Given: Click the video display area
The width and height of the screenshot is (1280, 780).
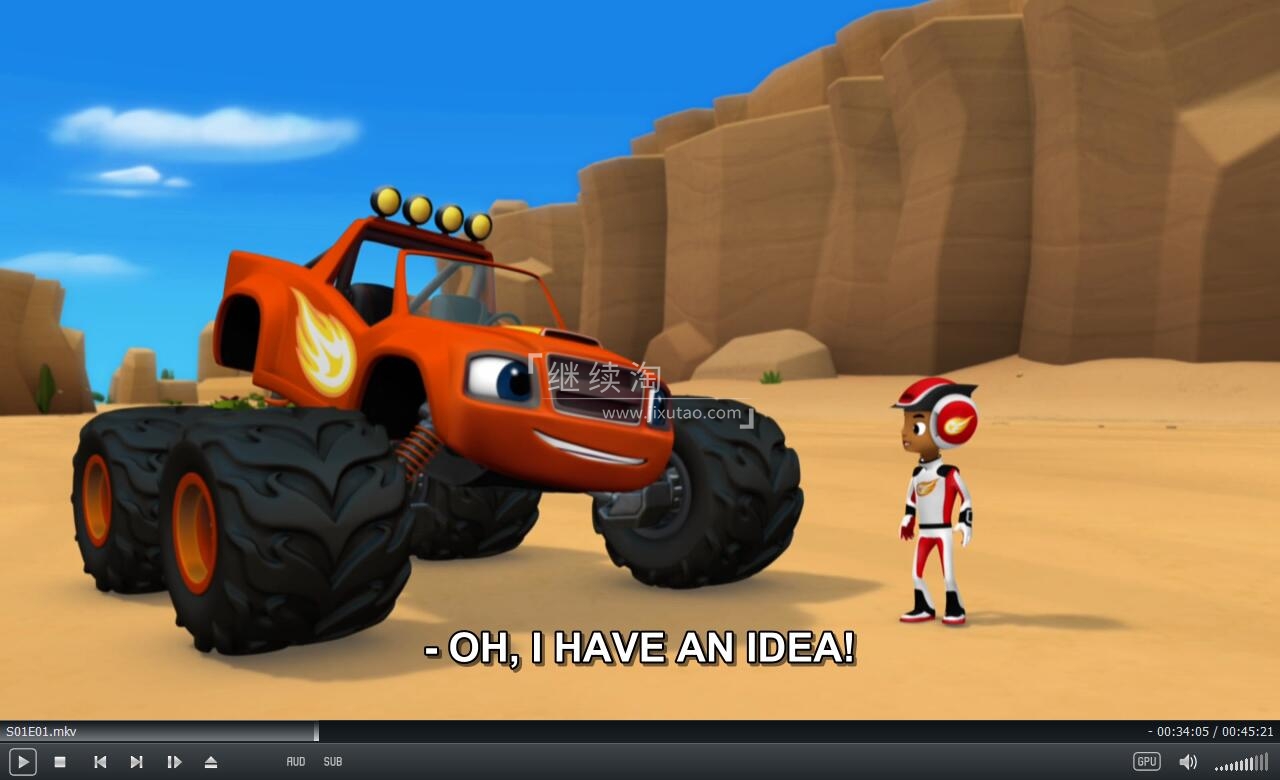Looking at the screenshot, I should [640, 360].
